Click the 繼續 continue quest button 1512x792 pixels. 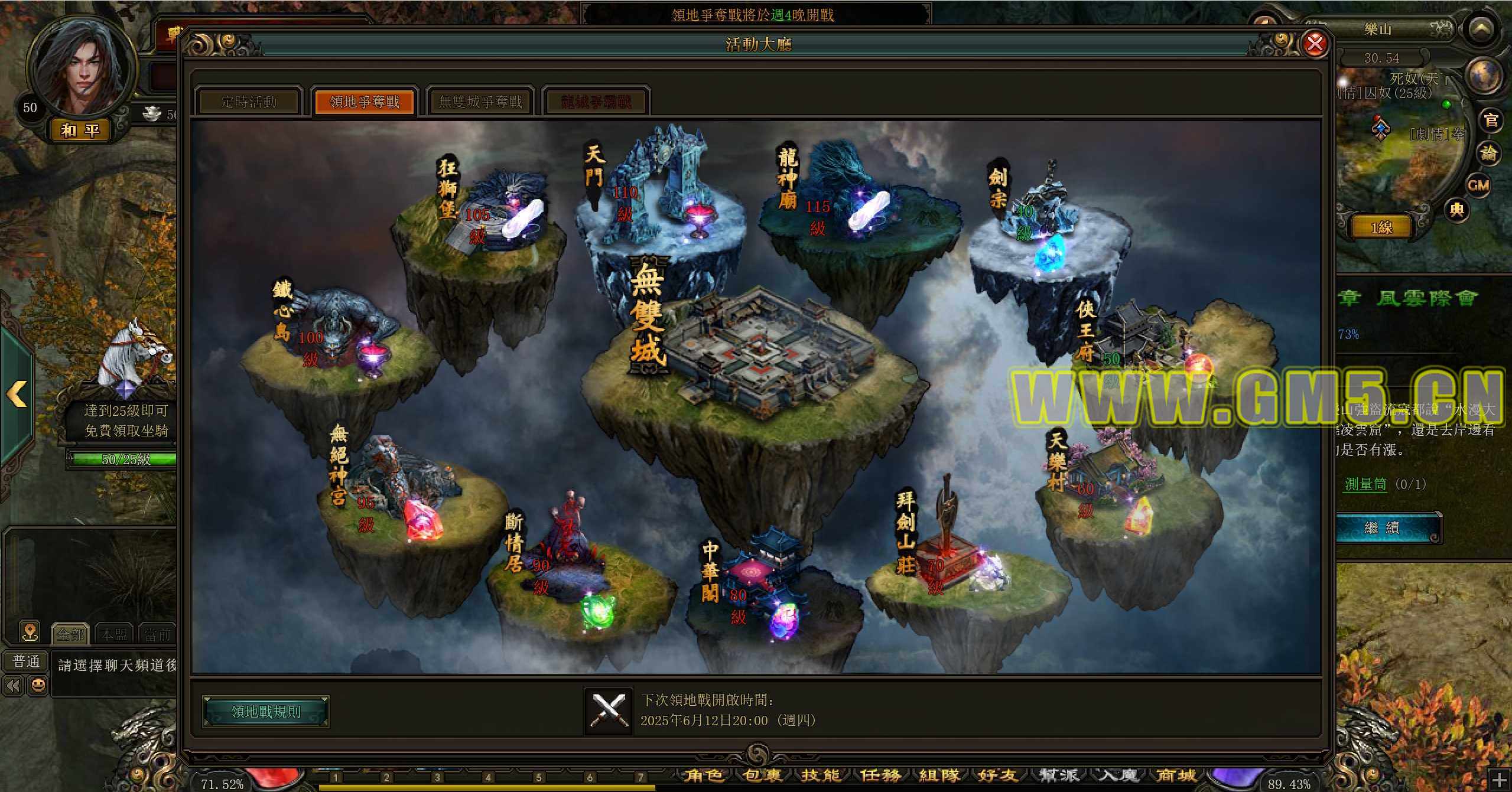(1381, 528)
